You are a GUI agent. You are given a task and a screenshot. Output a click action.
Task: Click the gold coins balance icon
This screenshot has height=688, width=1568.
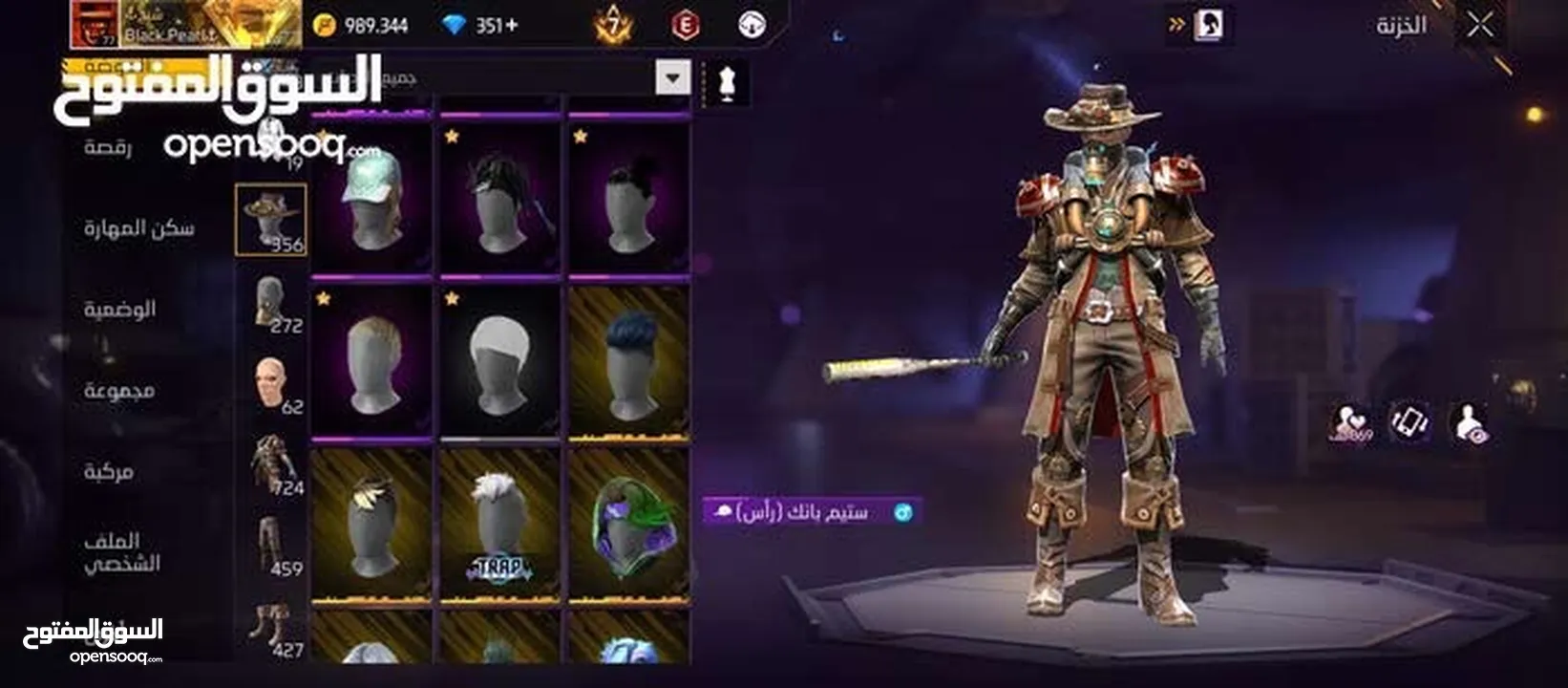(x=328, y=26)
